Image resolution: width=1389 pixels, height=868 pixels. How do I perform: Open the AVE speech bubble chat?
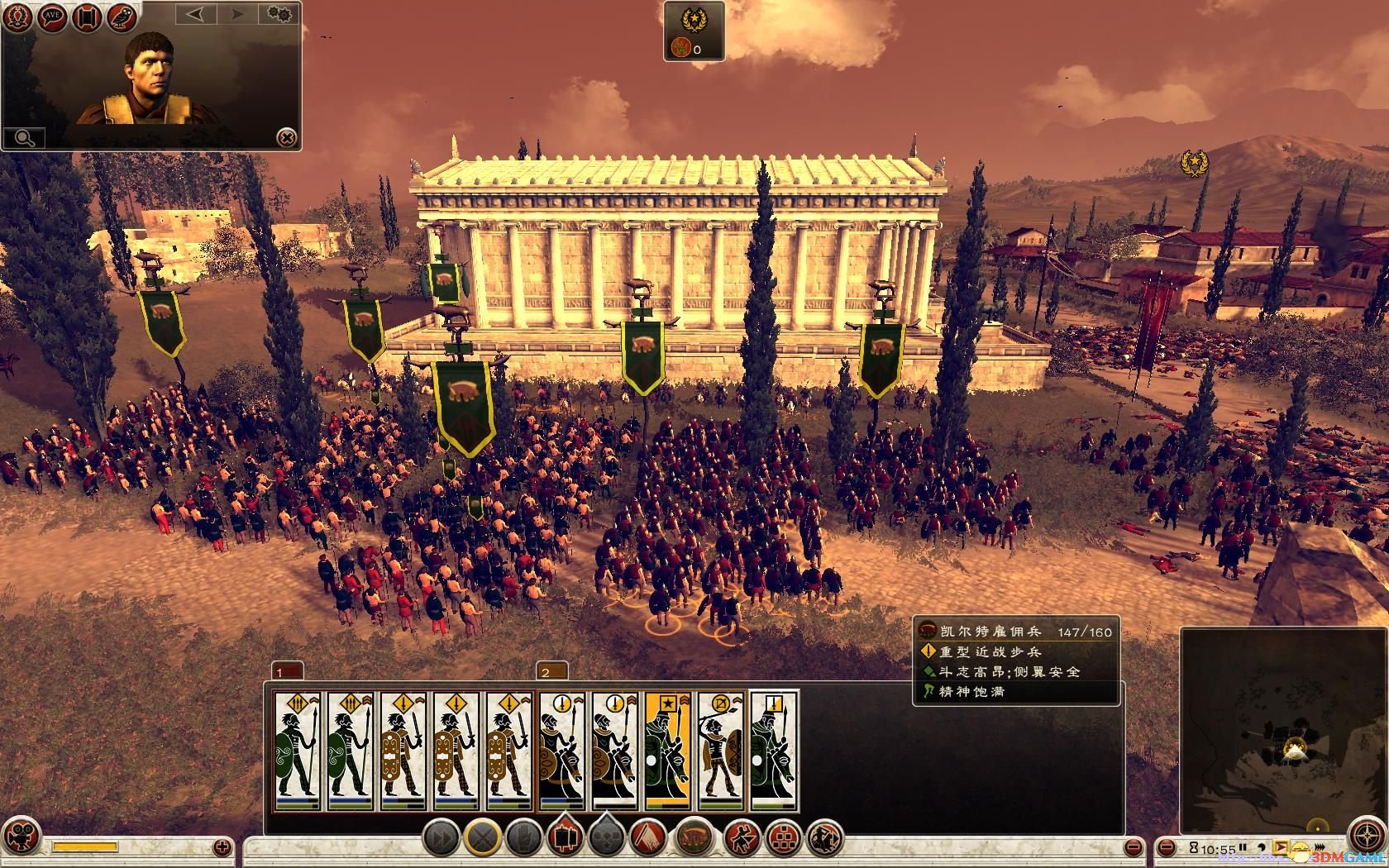pos(53,17)
